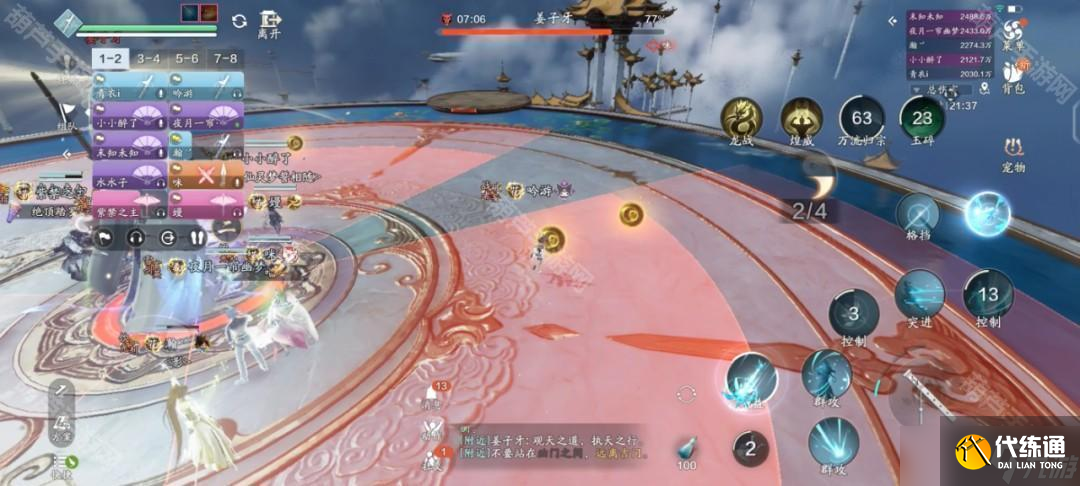Activate the 煌威 golden skill

(x=801, y=120)
